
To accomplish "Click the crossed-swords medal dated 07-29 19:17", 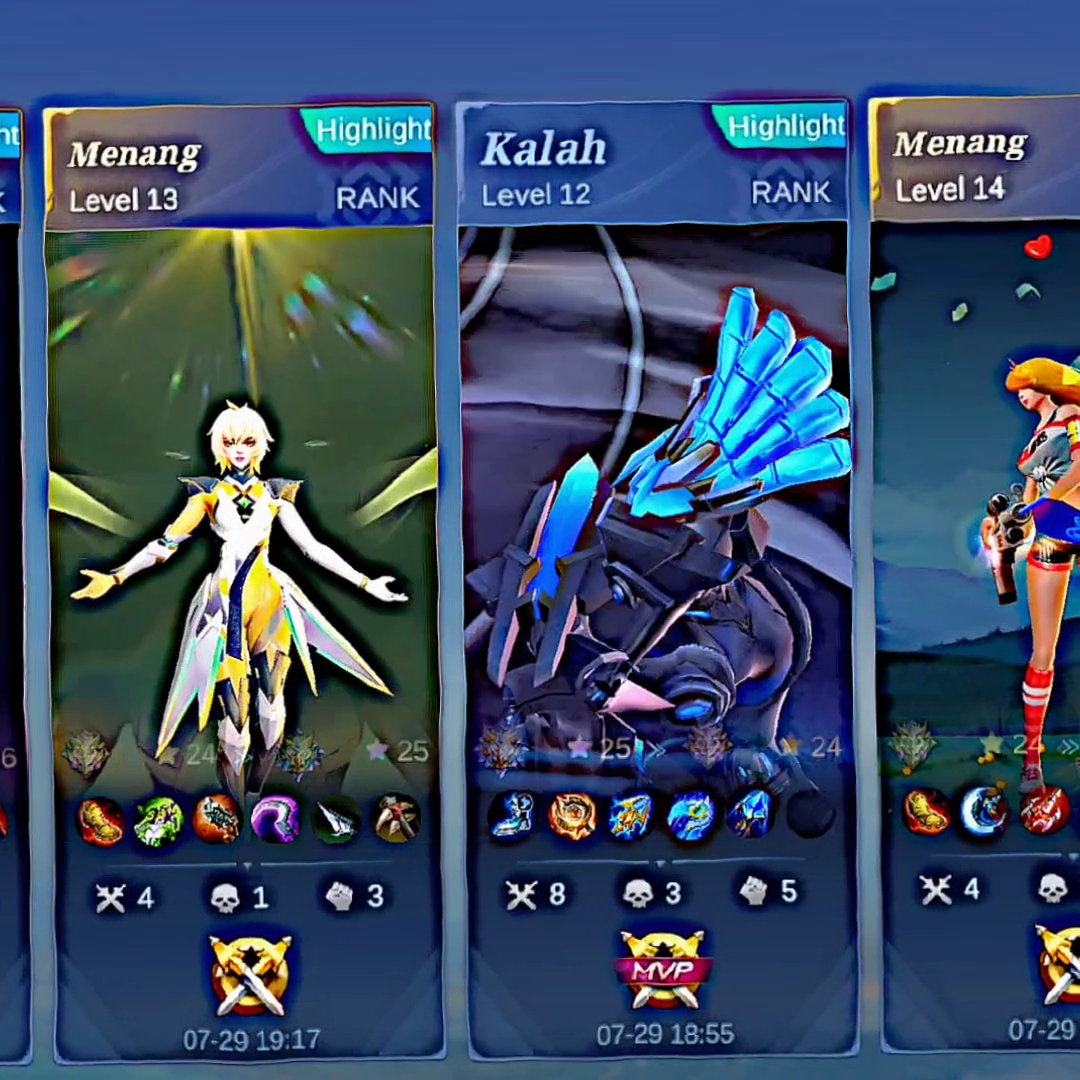I will click(250, 974).
